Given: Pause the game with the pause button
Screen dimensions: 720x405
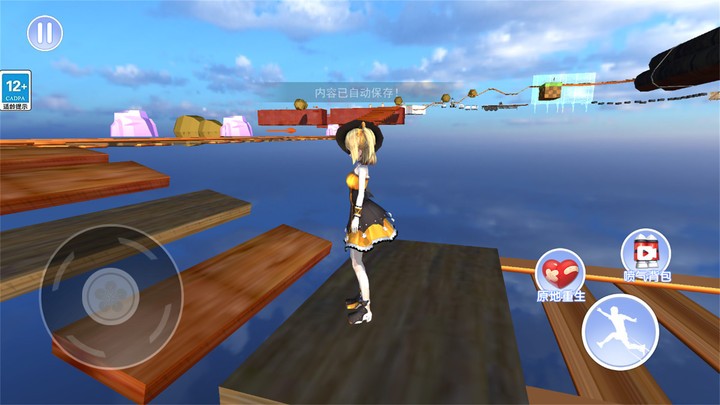Looking at the screenshot, I should [44, 33].
